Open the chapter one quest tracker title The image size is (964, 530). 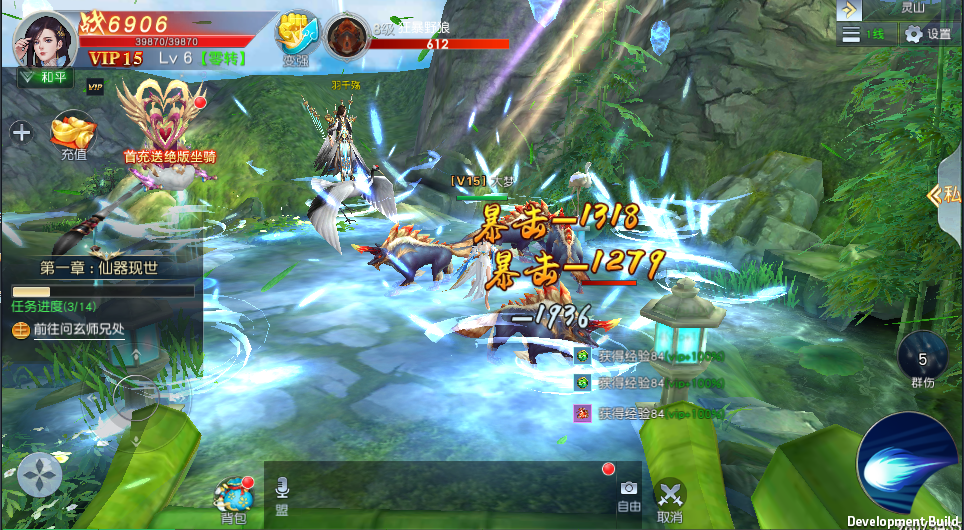(99, 268)
